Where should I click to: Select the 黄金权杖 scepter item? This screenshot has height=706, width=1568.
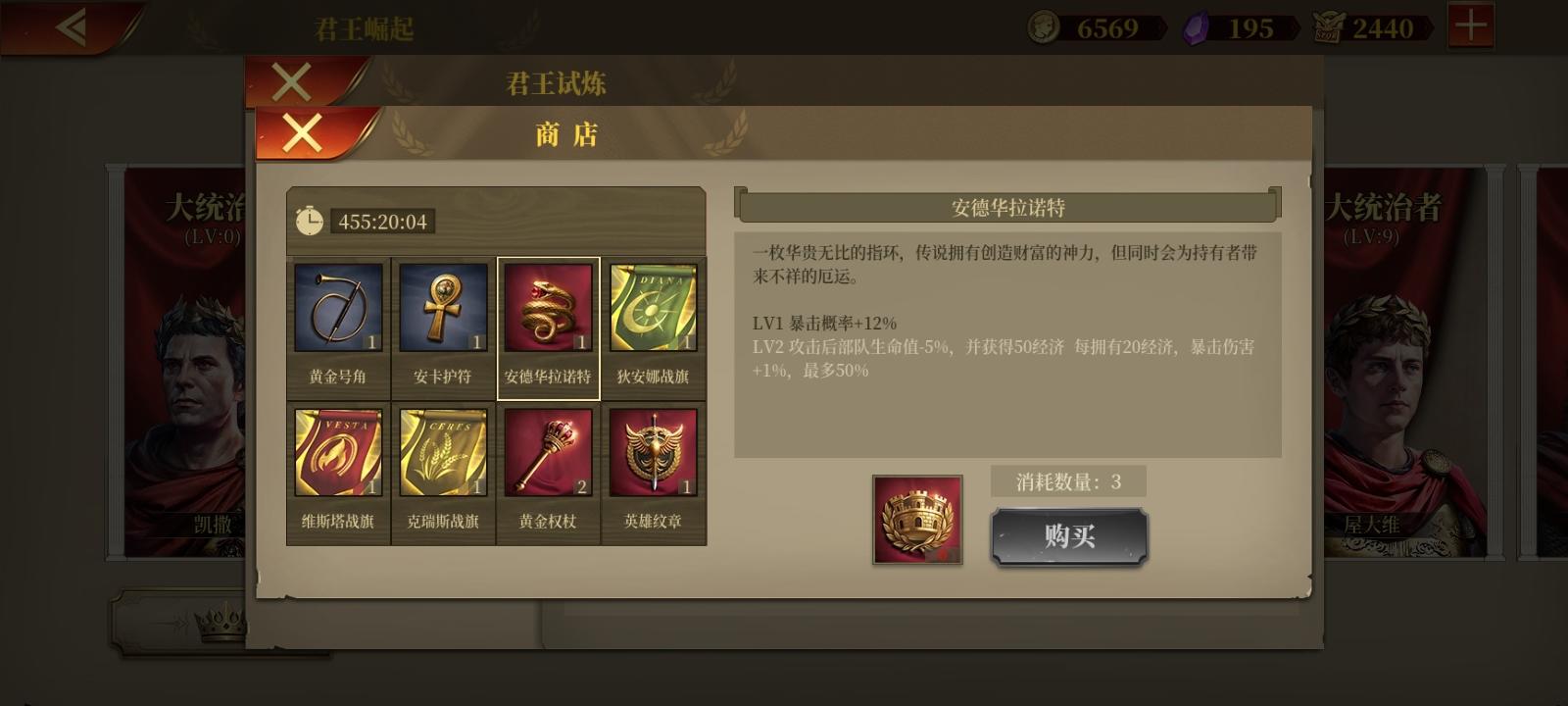(x=548, y=451)
